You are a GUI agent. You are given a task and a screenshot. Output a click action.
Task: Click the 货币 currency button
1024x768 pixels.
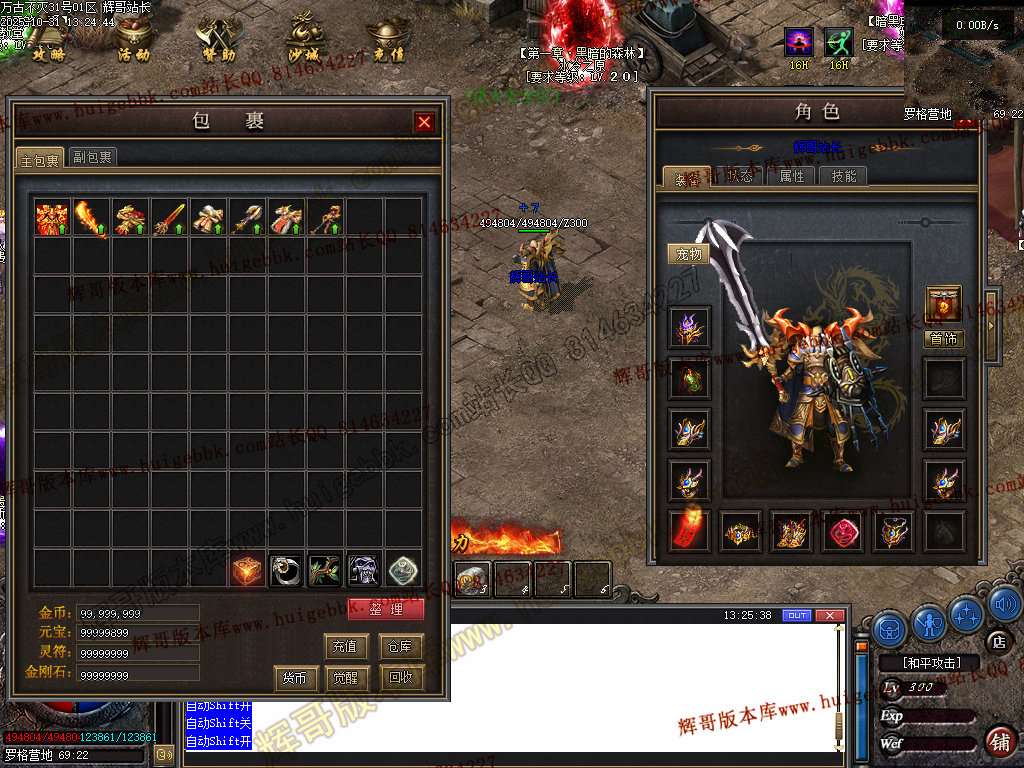coord(295,678)
